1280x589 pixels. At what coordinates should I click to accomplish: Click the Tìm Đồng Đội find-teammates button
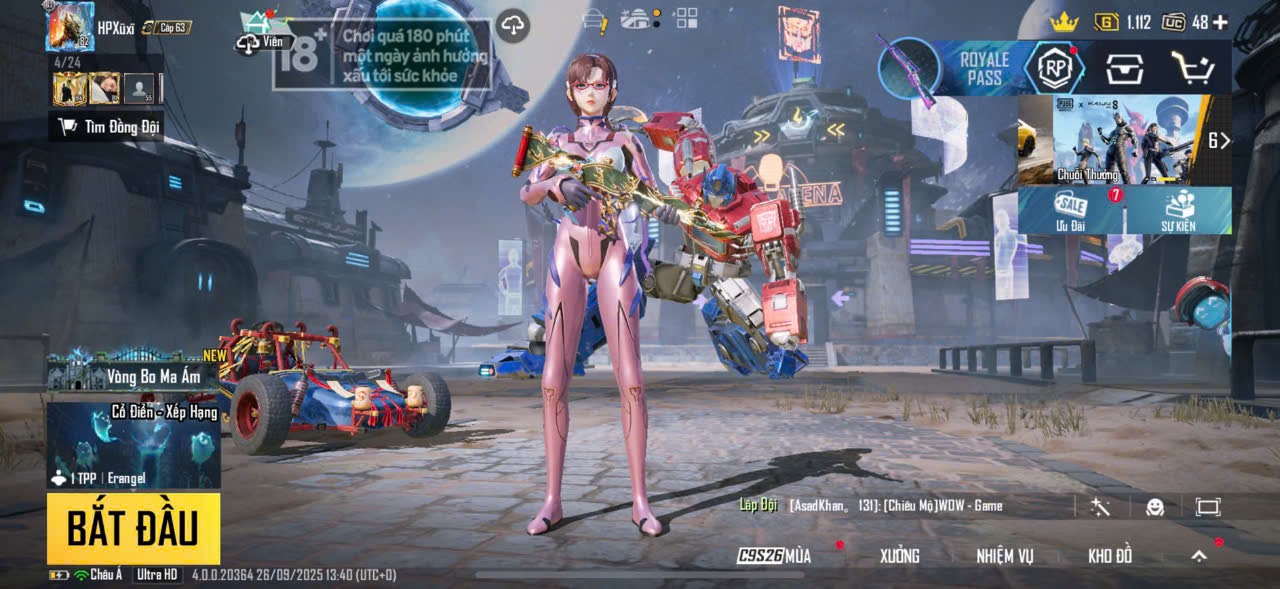click(108, 126)
